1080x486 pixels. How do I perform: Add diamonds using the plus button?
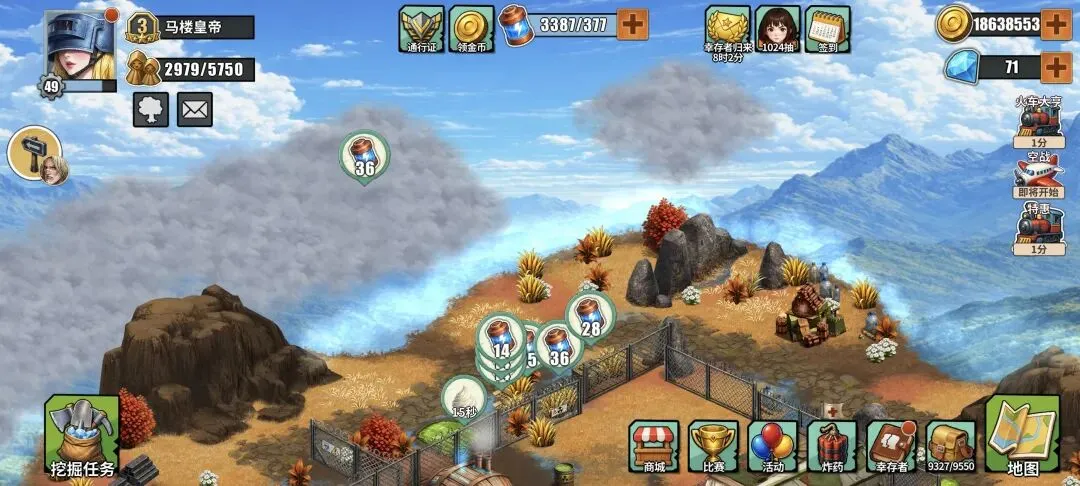pyautogui.click(x=1056, y=68)
